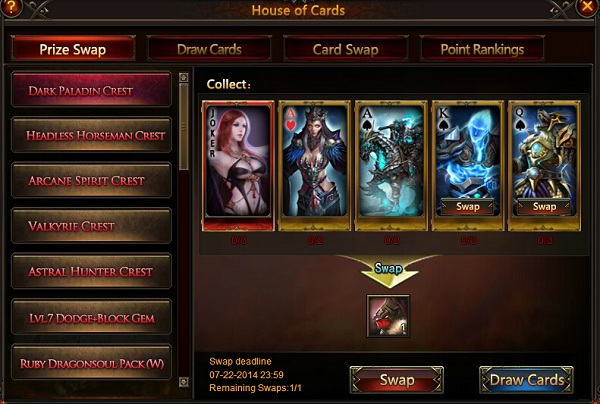
Task: Select Arcane Spirit Crest entry
Action: click(90, 180)
